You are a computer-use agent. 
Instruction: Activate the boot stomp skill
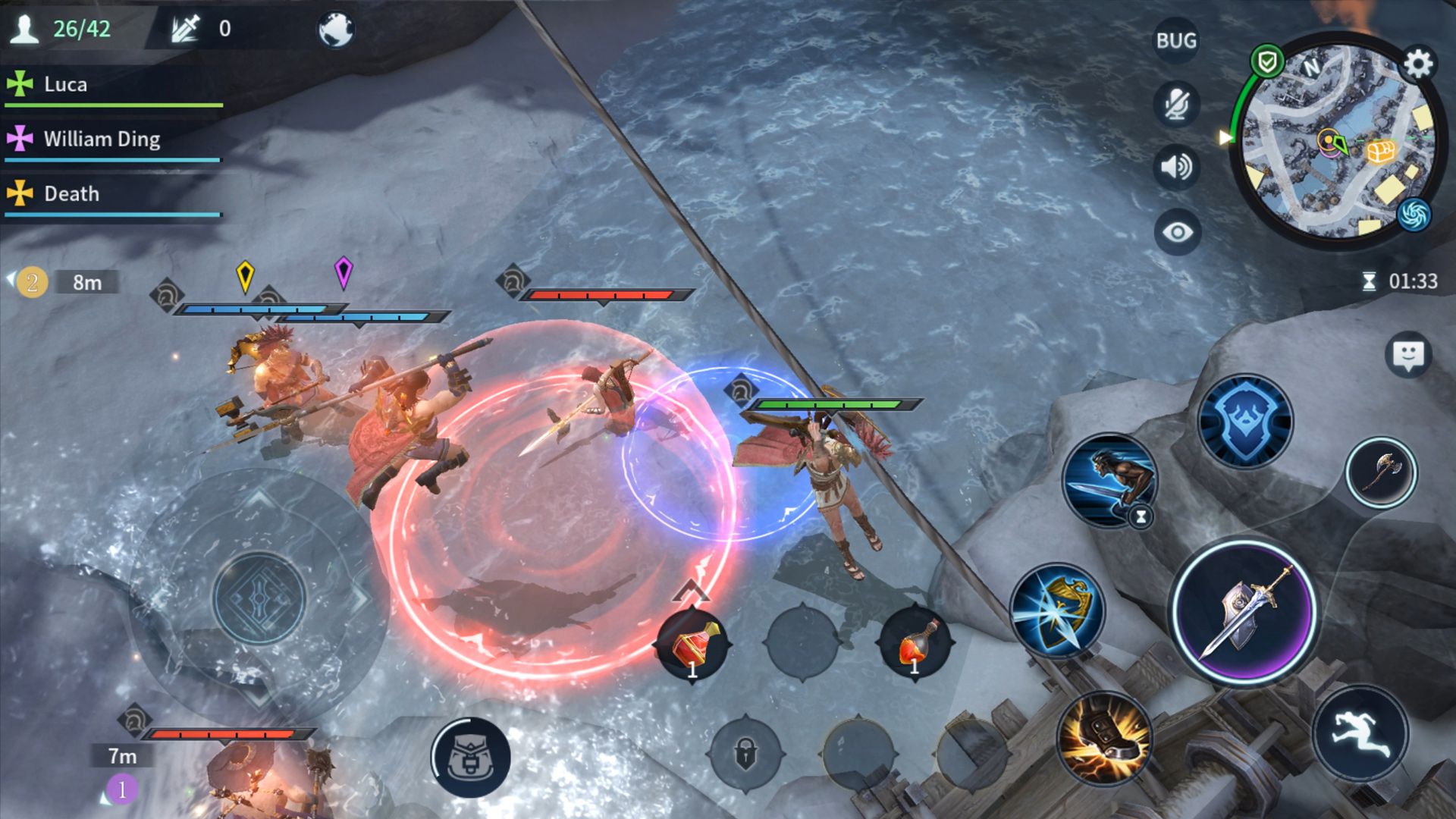point(1104,739)
